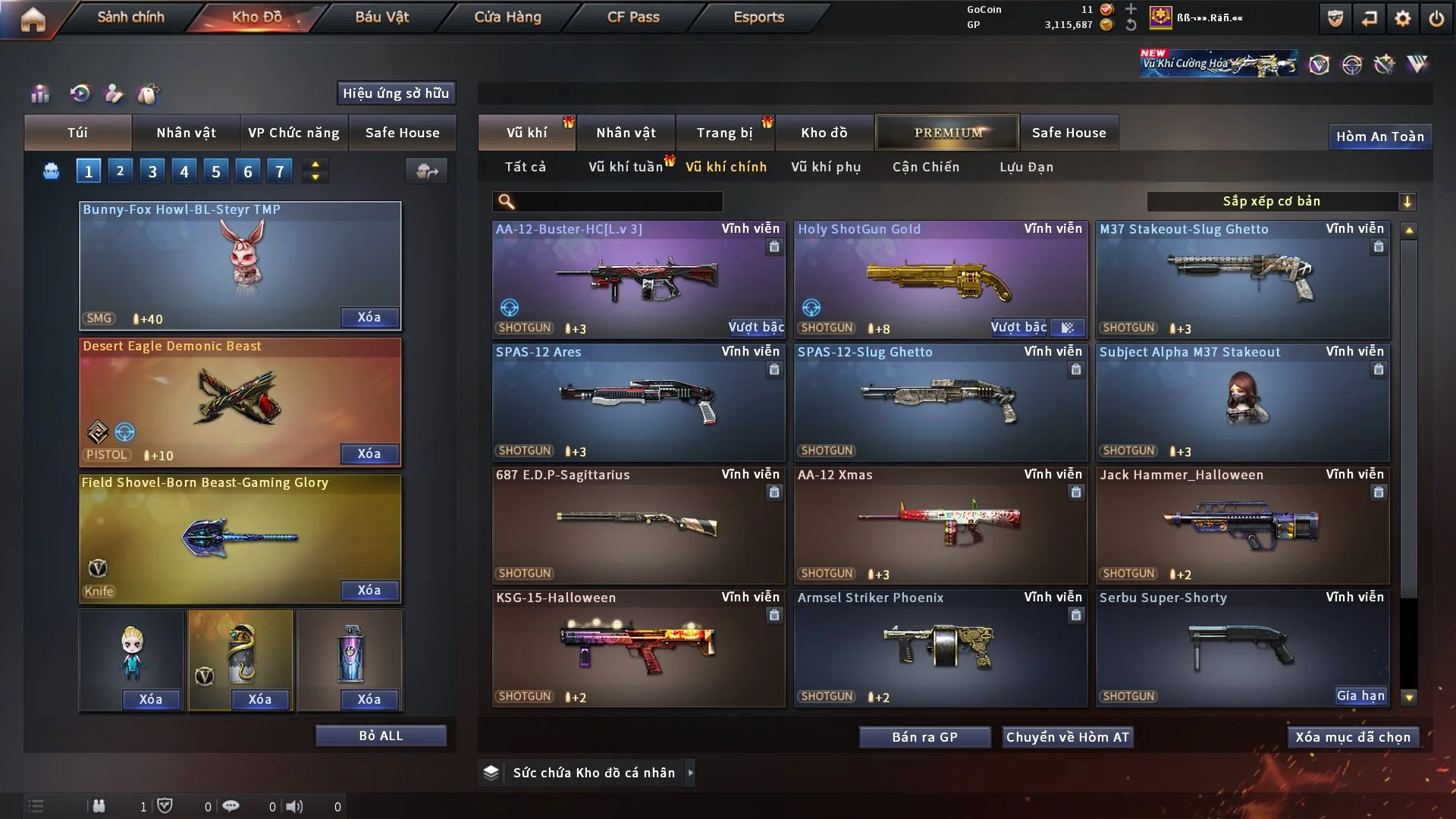
Task: Select the PREMIUM tab
Action: pos(947,133)
